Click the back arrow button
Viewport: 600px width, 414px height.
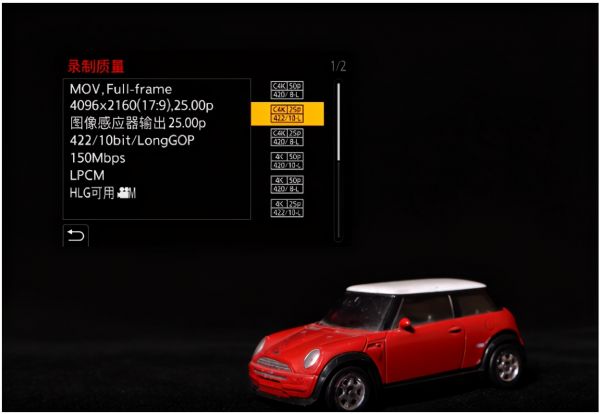75,235
